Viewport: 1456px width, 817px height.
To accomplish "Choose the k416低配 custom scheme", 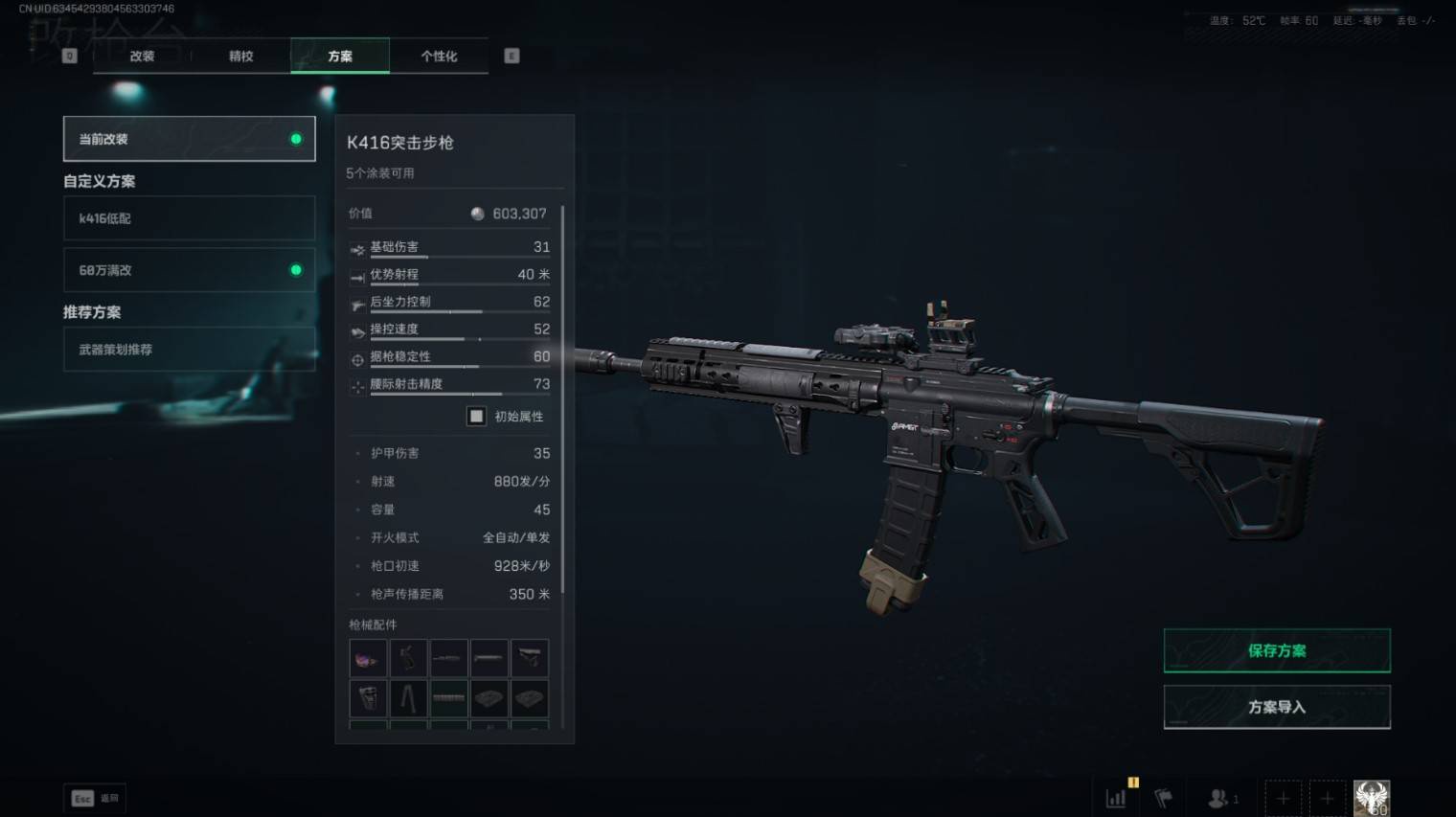I will click(x=189, y=218).
